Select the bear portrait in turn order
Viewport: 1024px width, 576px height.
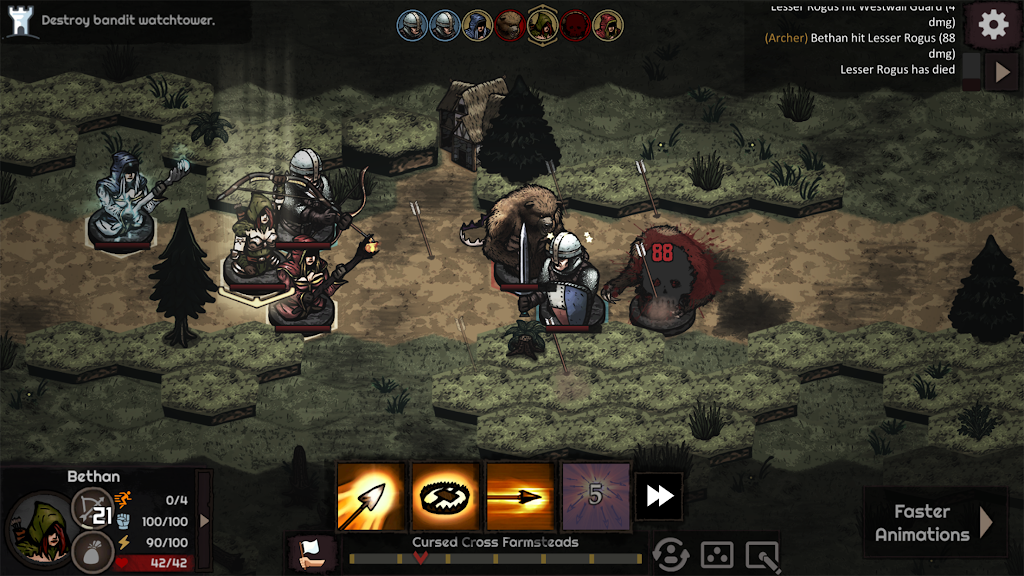(510, 25)
